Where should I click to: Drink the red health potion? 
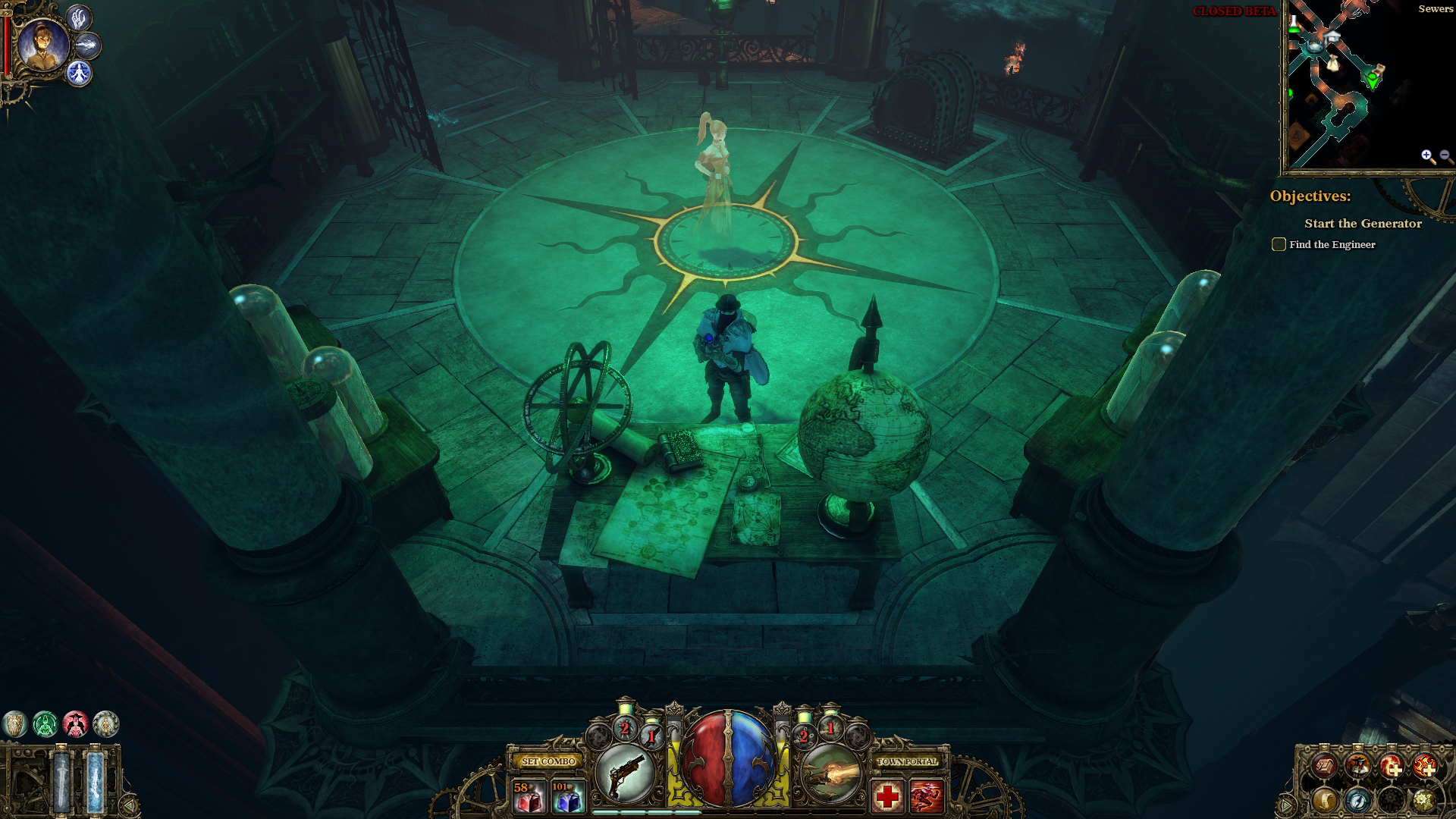tap(529, 796)
